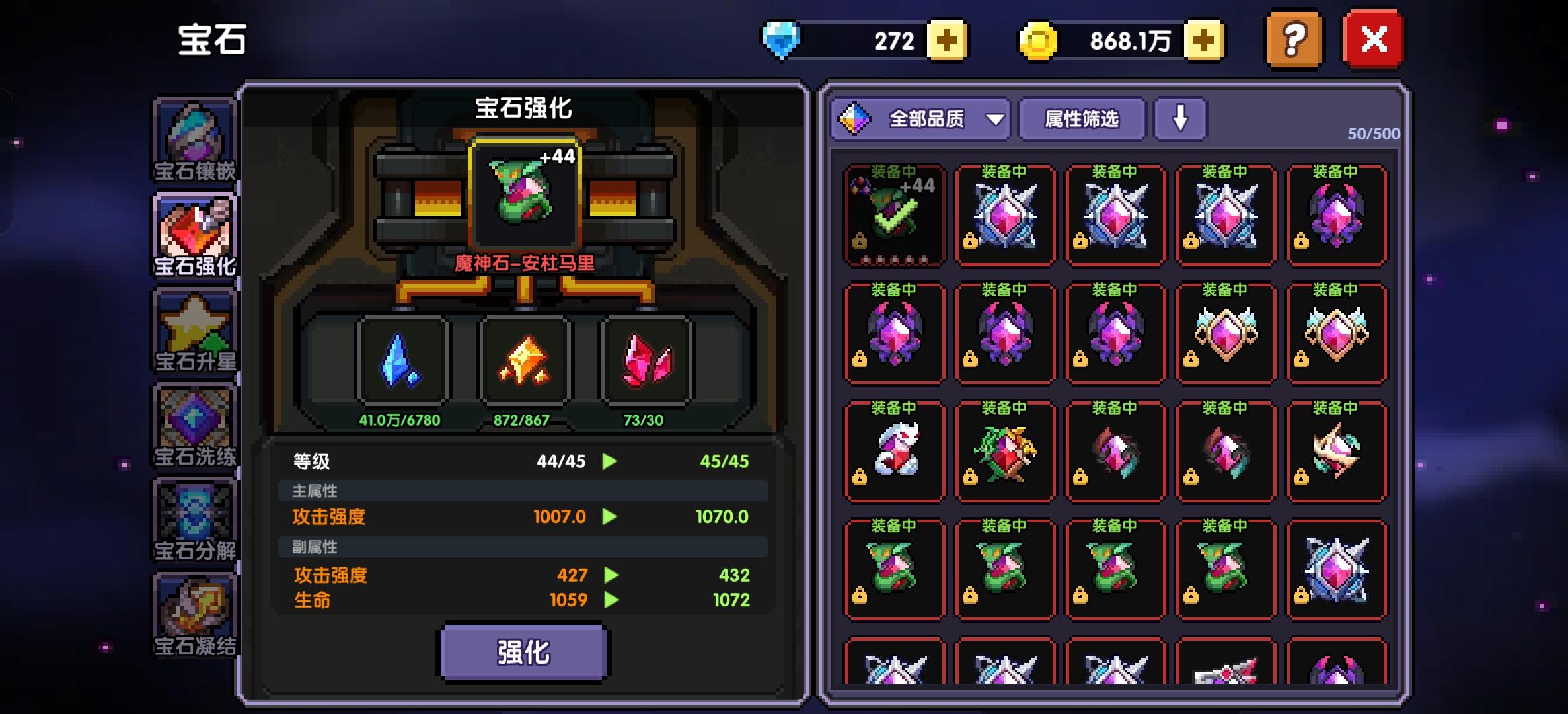
Task: Select the red crystal enhancement material
Action: [x=644, y=360]
